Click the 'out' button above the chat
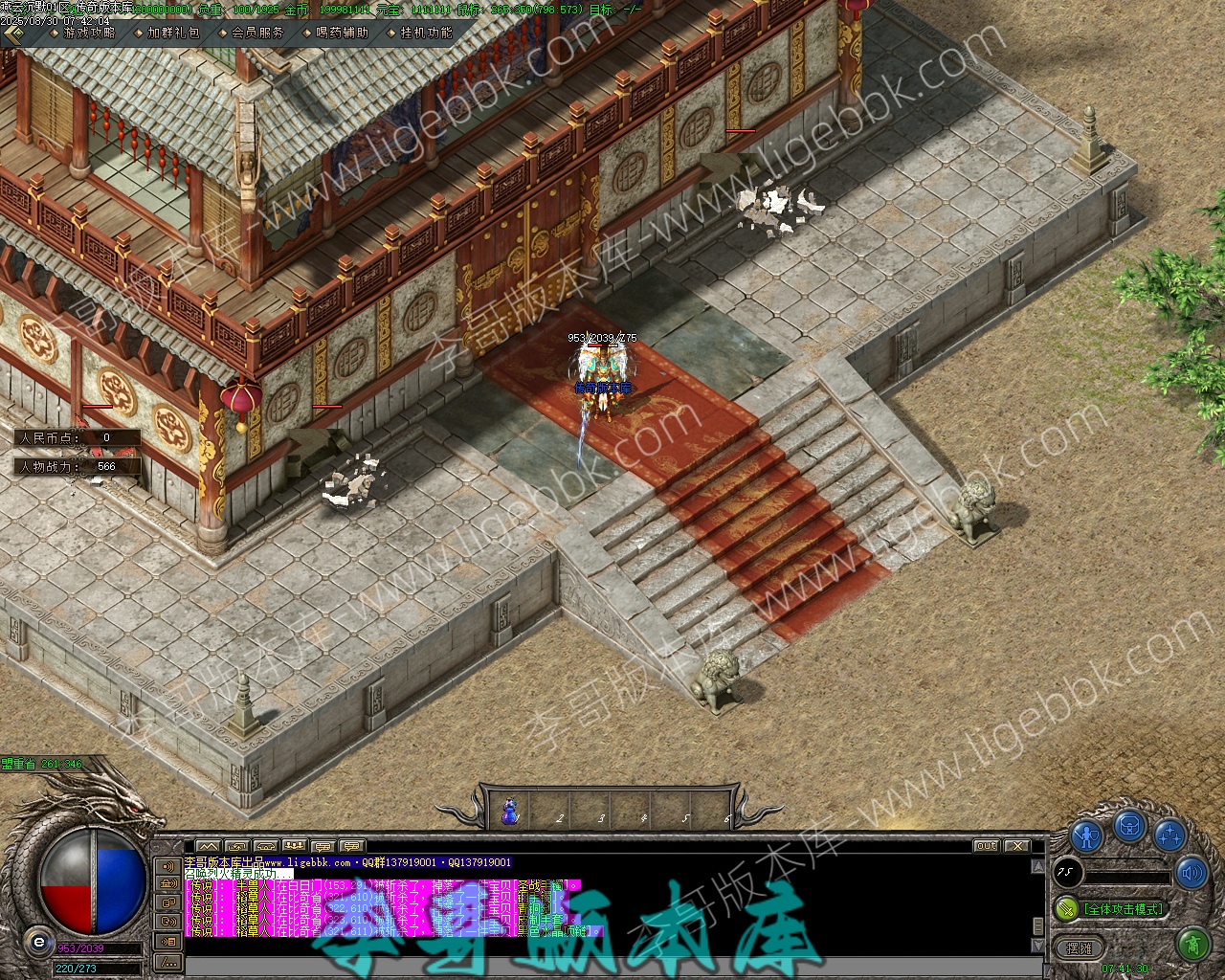 pos(986,846)
